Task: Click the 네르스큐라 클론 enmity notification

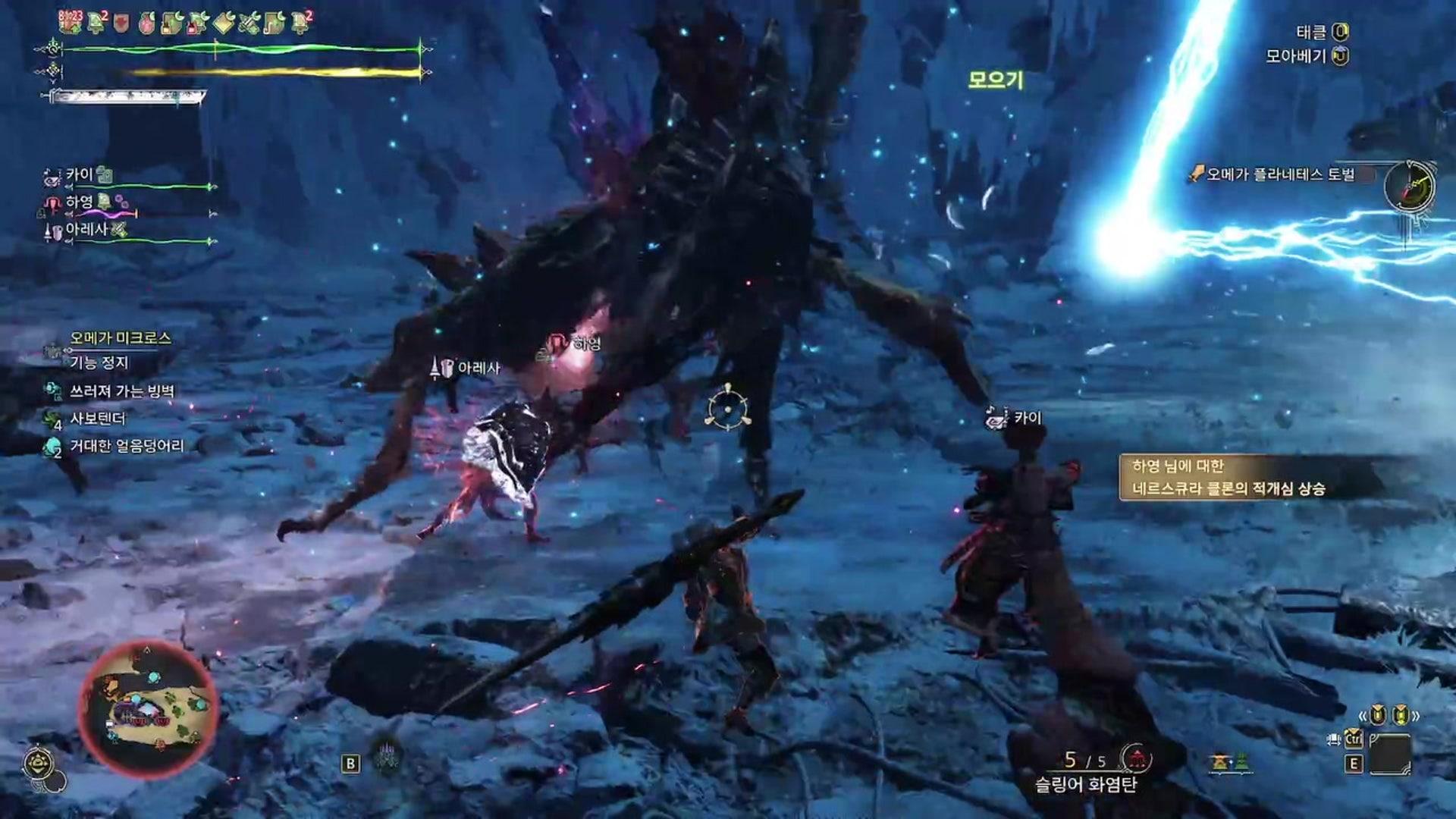Action: pyautogui.click(x=1228, y=478)
